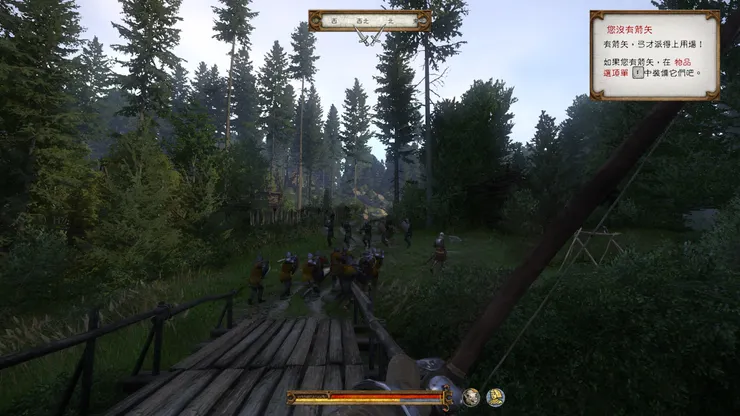This screenshot has width=740, height=416.
Task: Select the no-arrows tutorial hint box
Action: (x=654, y=55)
